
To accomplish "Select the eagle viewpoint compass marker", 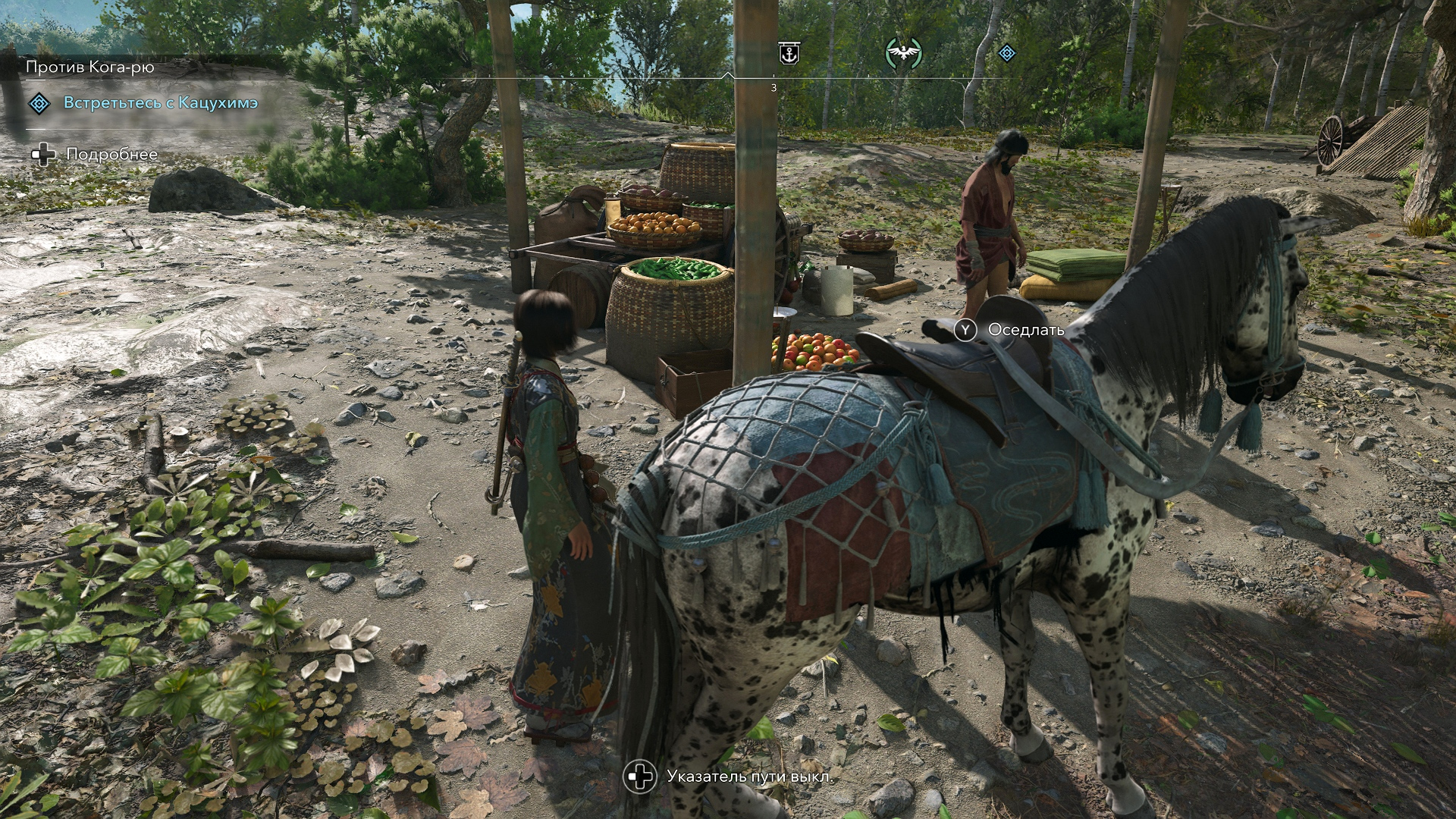I will pos(903,53).
